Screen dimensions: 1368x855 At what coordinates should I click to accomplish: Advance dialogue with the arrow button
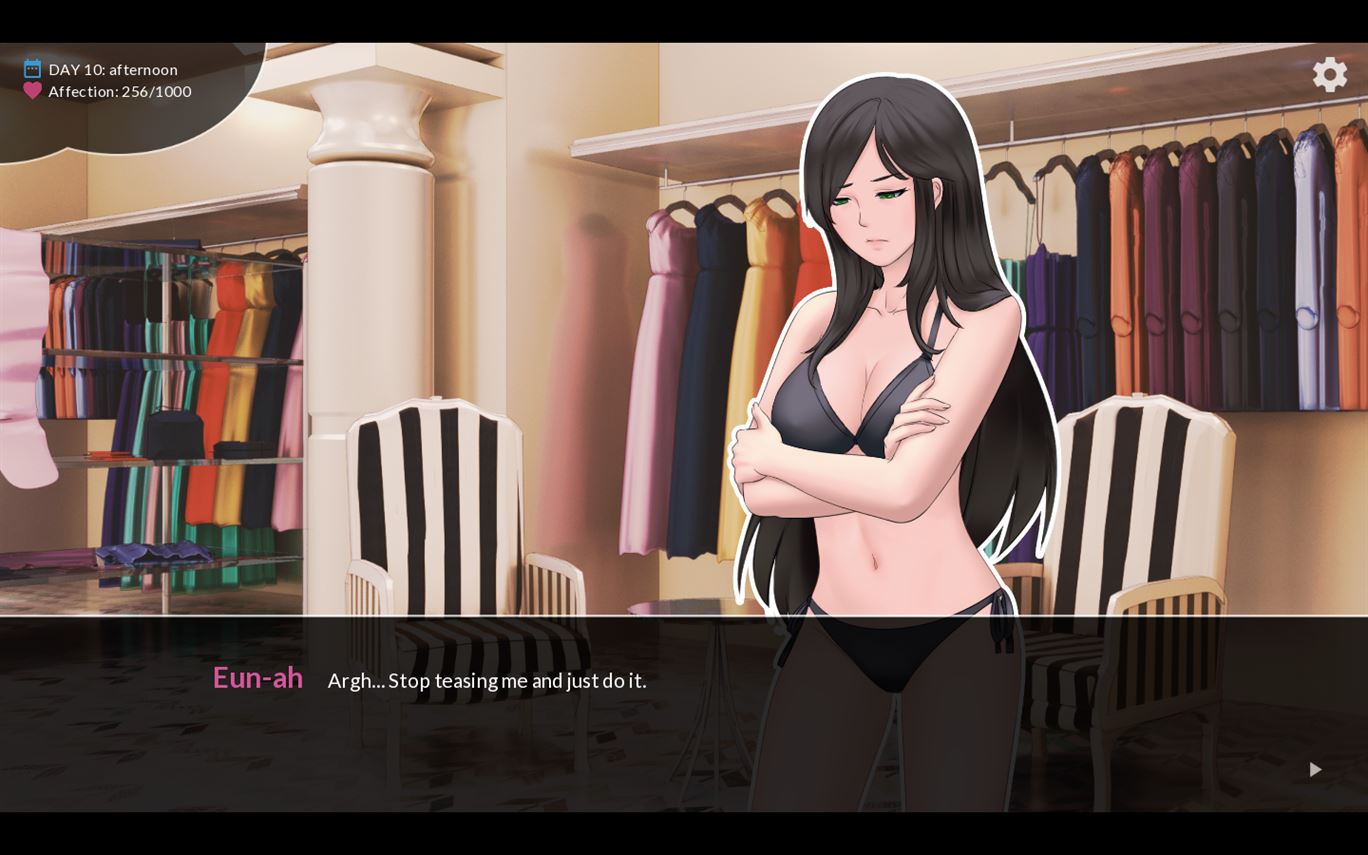click(1315, 769)
